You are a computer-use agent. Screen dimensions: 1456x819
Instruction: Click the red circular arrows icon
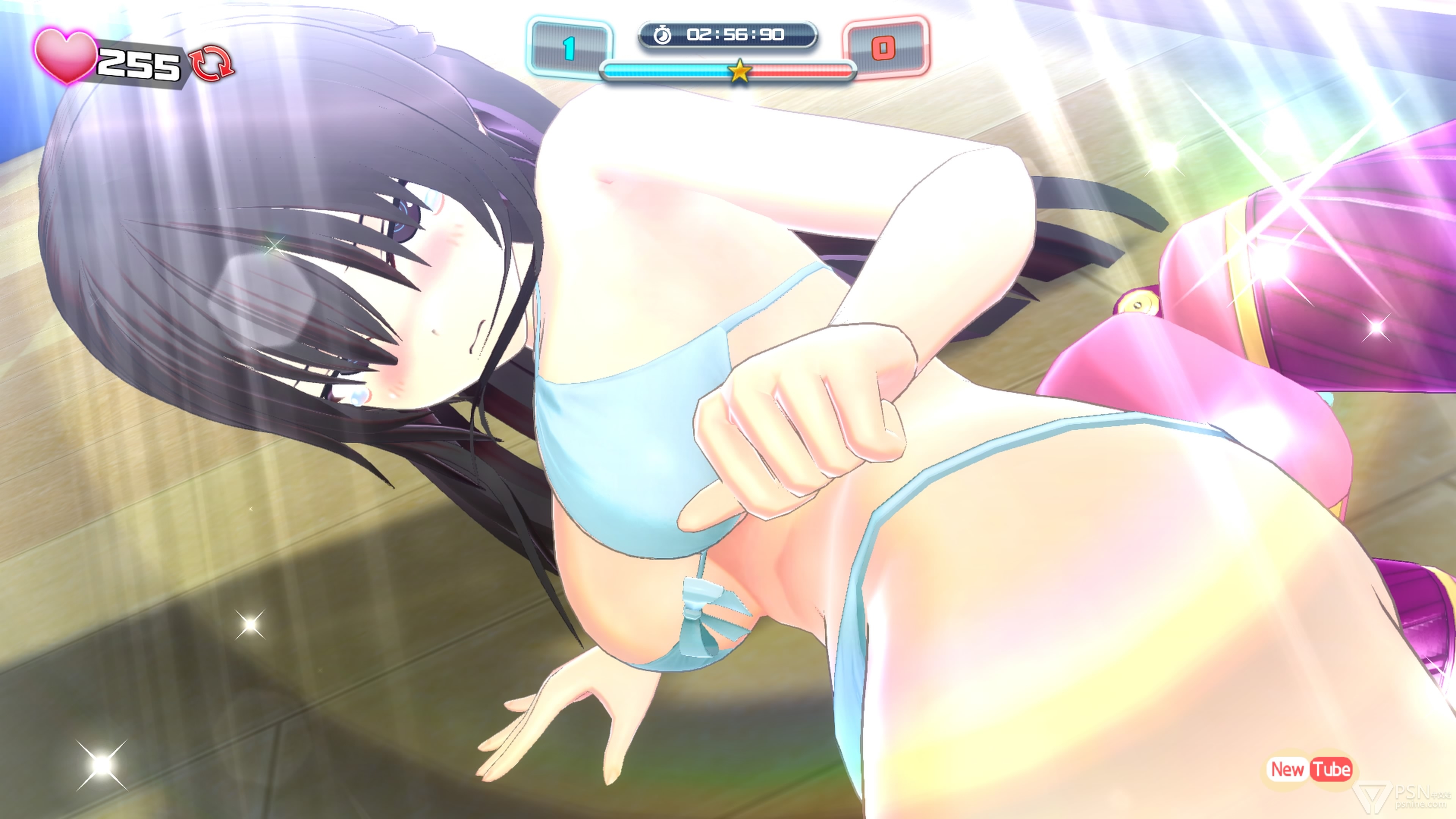[212, 63]
